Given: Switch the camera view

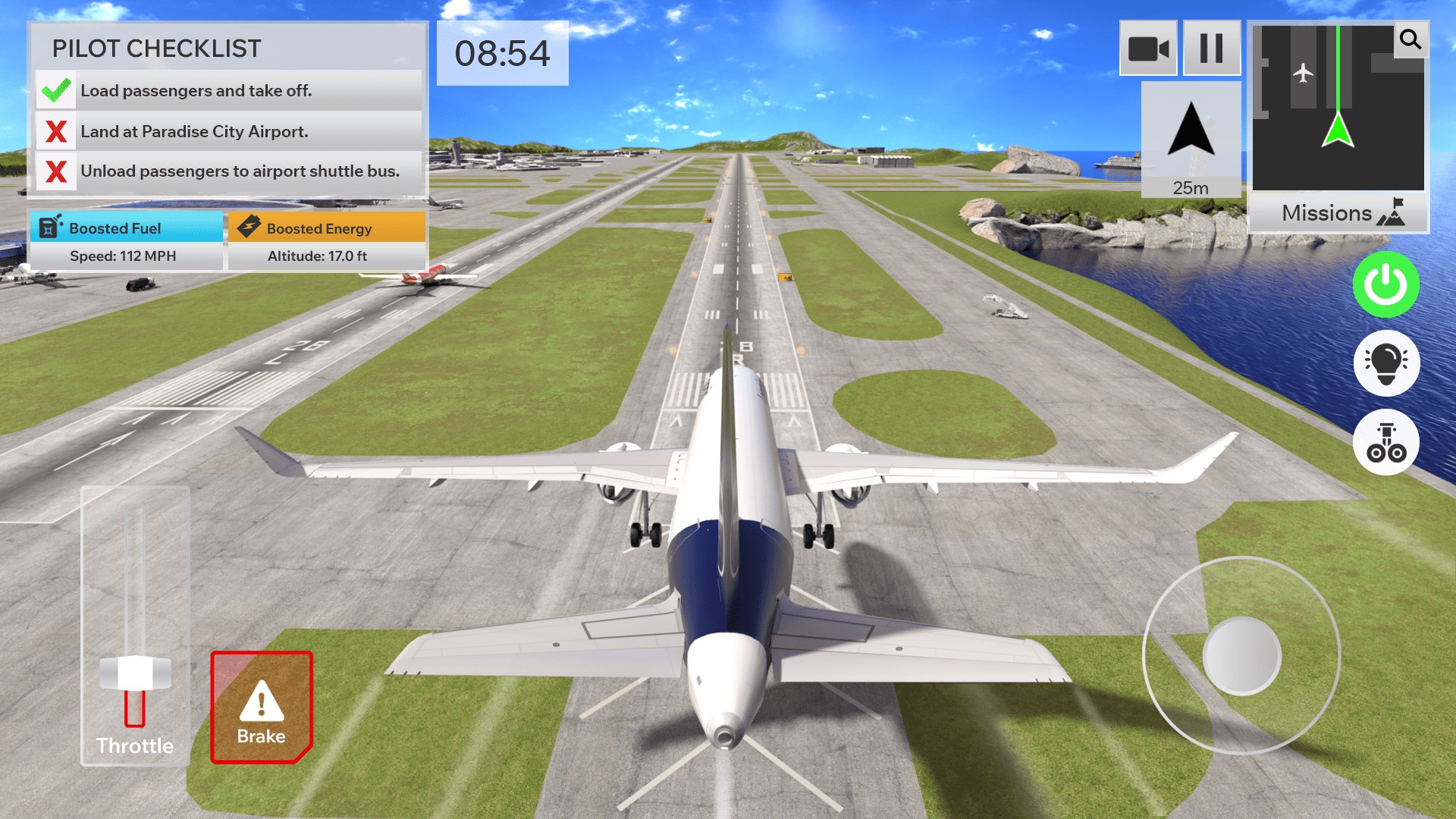Looking at the screenshot, I should point(1147,48).
